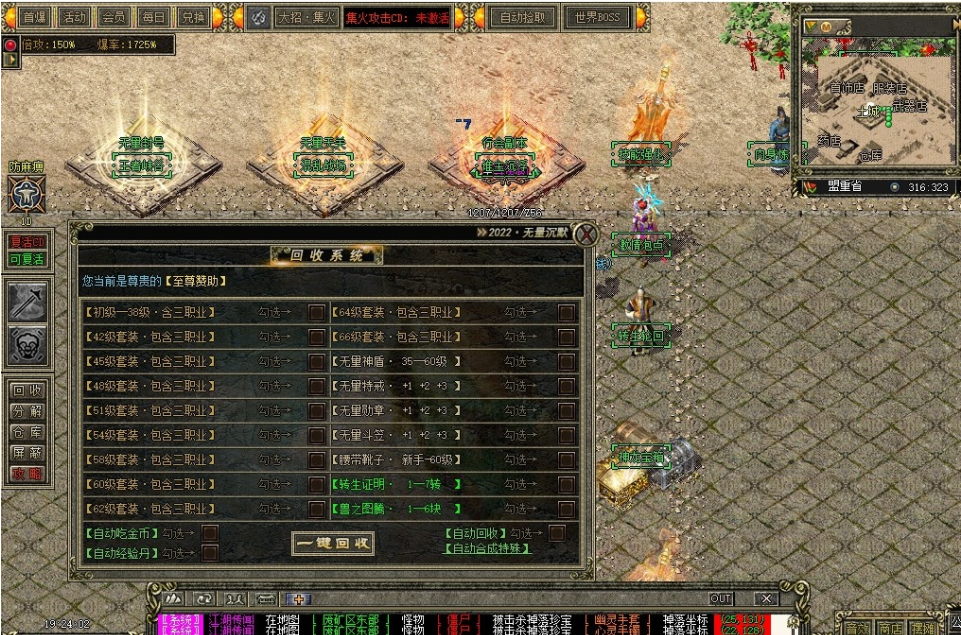Image resolution: width=961 pixels, height=635 pixels.
Task: Check the 66级套装 recycle box
Action: click(566, 337)
